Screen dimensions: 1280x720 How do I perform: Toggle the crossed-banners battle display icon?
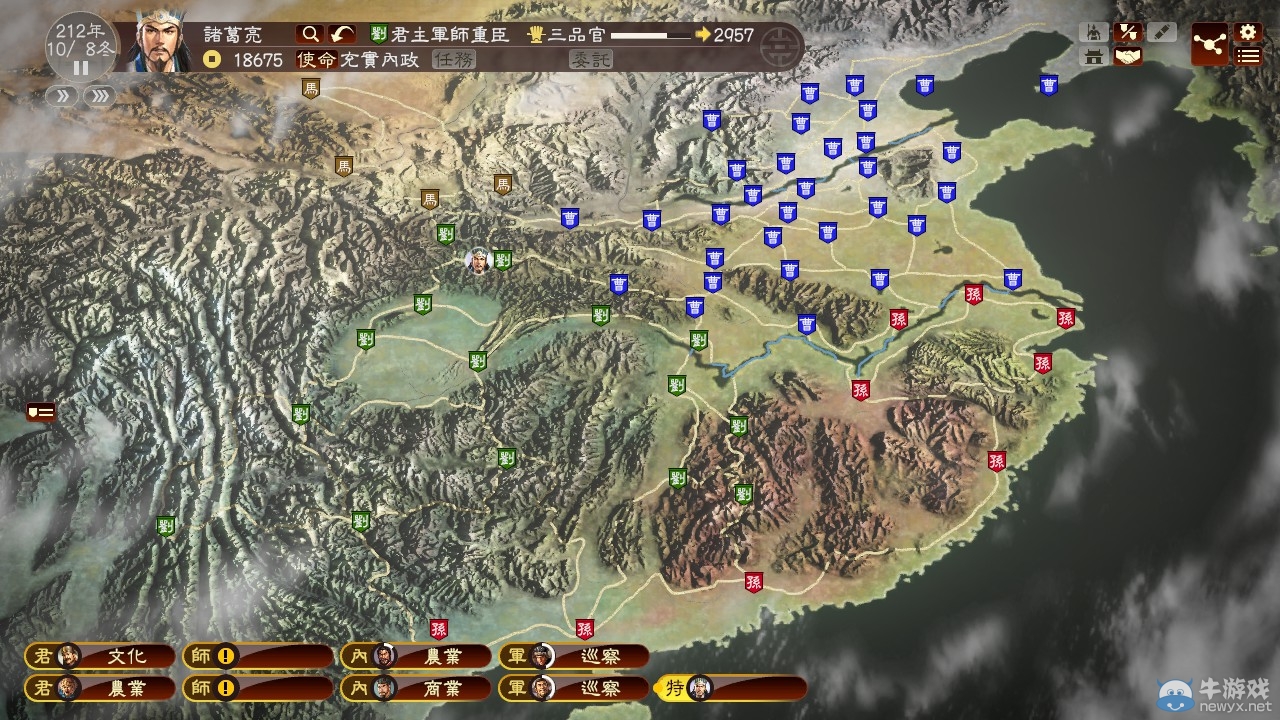(x=1128, y=31)
